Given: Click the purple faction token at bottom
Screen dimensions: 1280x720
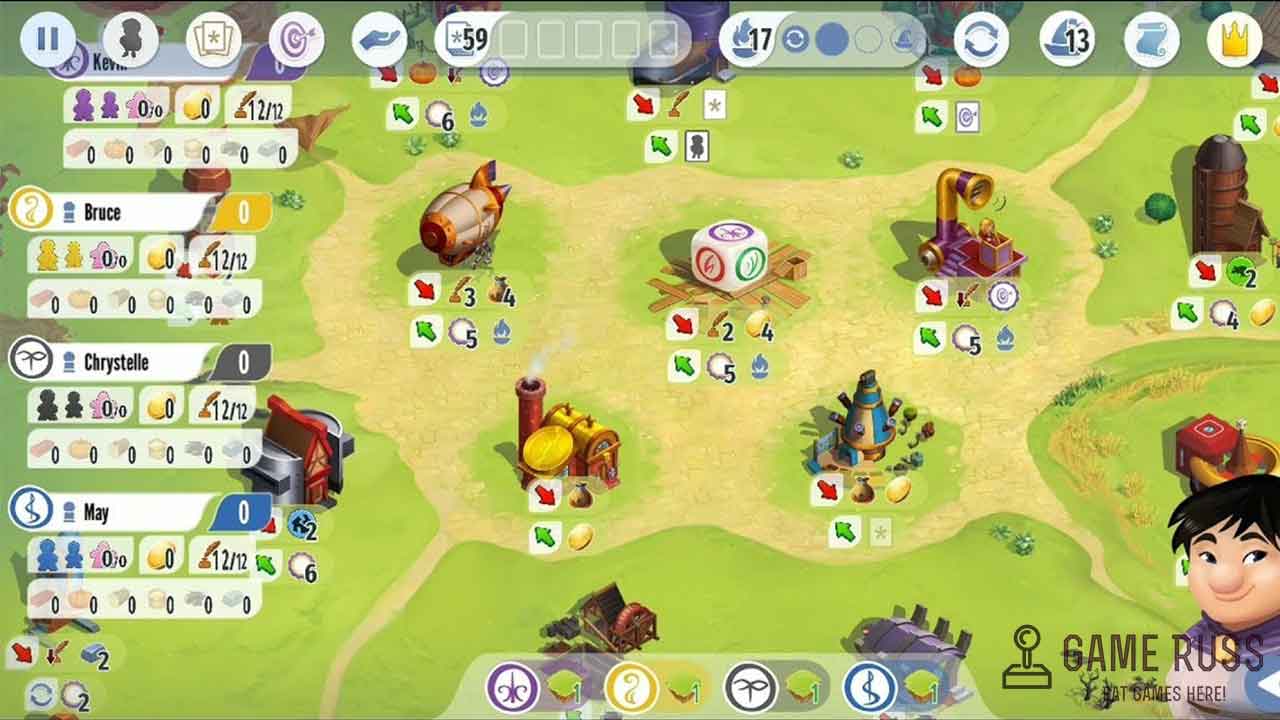Looking at the screenshot, I should (513, 688).
